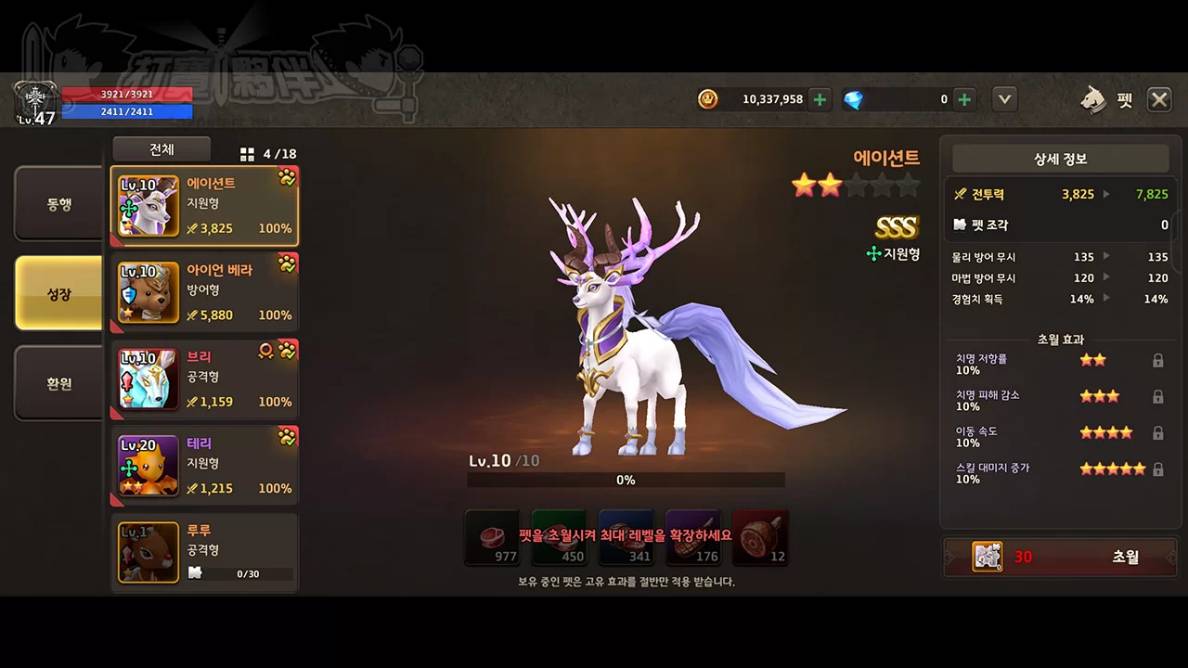Select the 루루 pet entry
The image size is (1188, 668).
[204, 552]
